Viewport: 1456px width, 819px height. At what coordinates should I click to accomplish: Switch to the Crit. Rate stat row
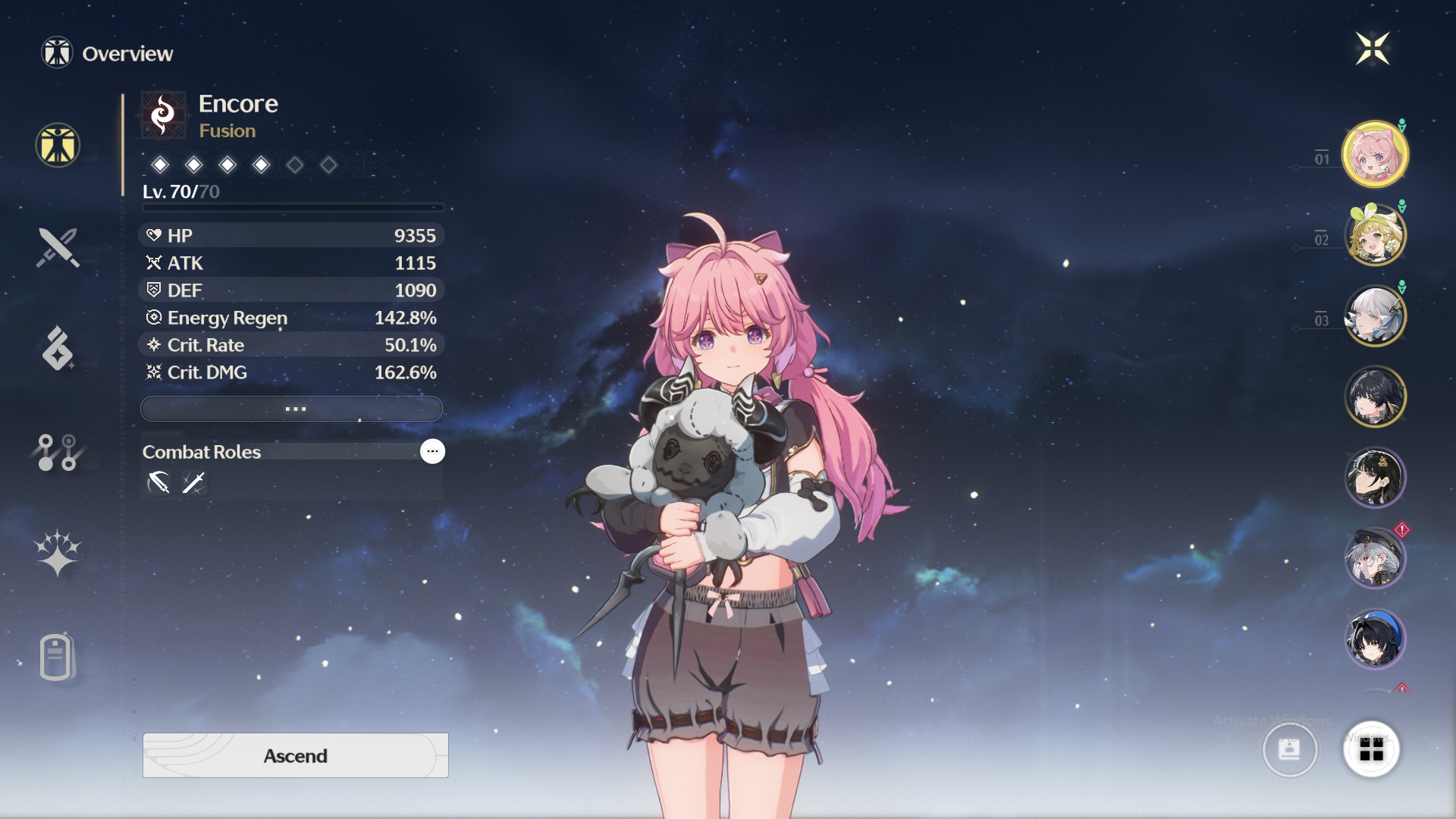[x=291, y=345]
